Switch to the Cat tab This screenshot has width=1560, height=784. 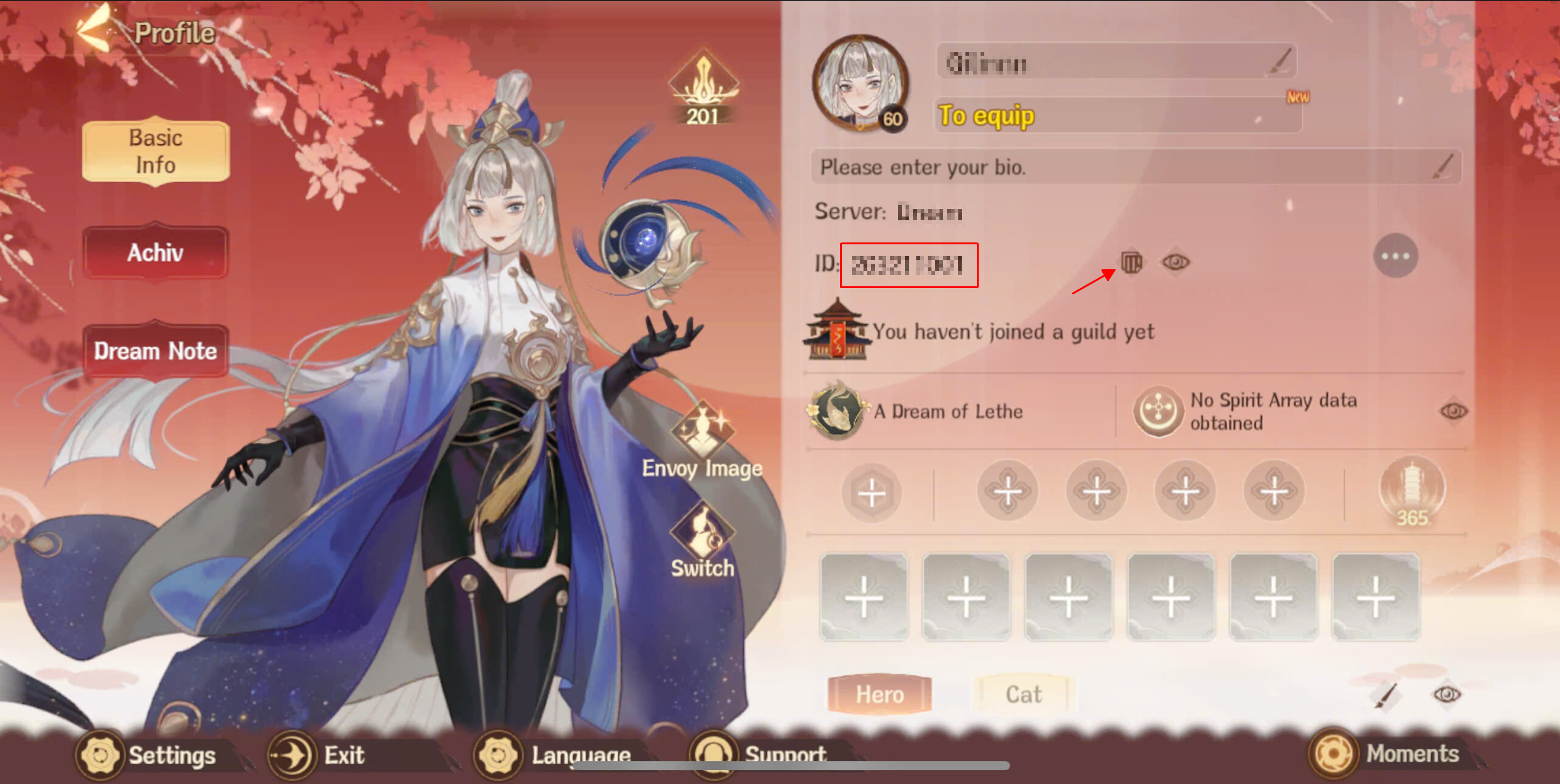point(1023,694)
